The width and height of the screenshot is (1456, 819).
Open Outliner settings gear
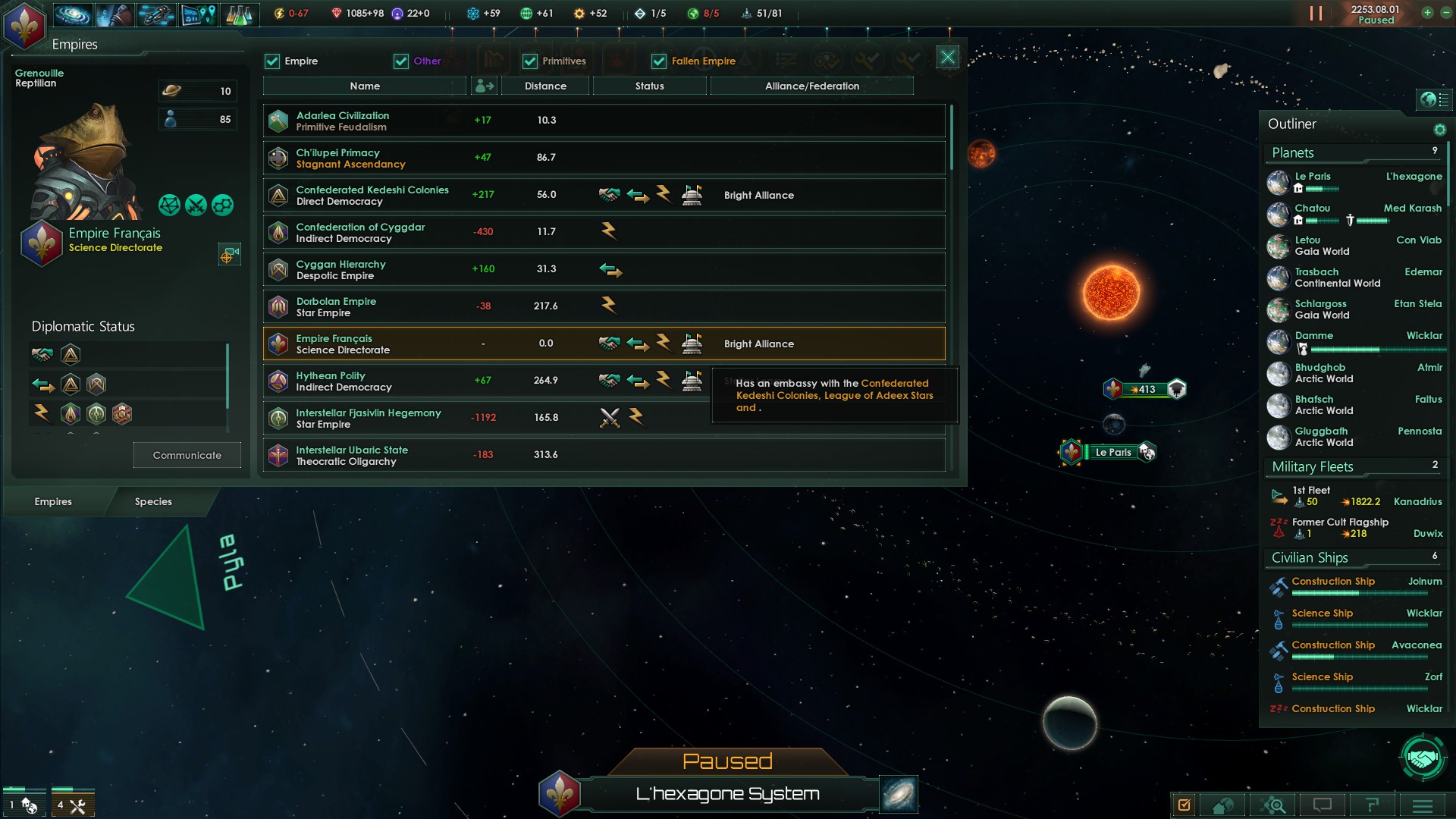(1439, 130)
